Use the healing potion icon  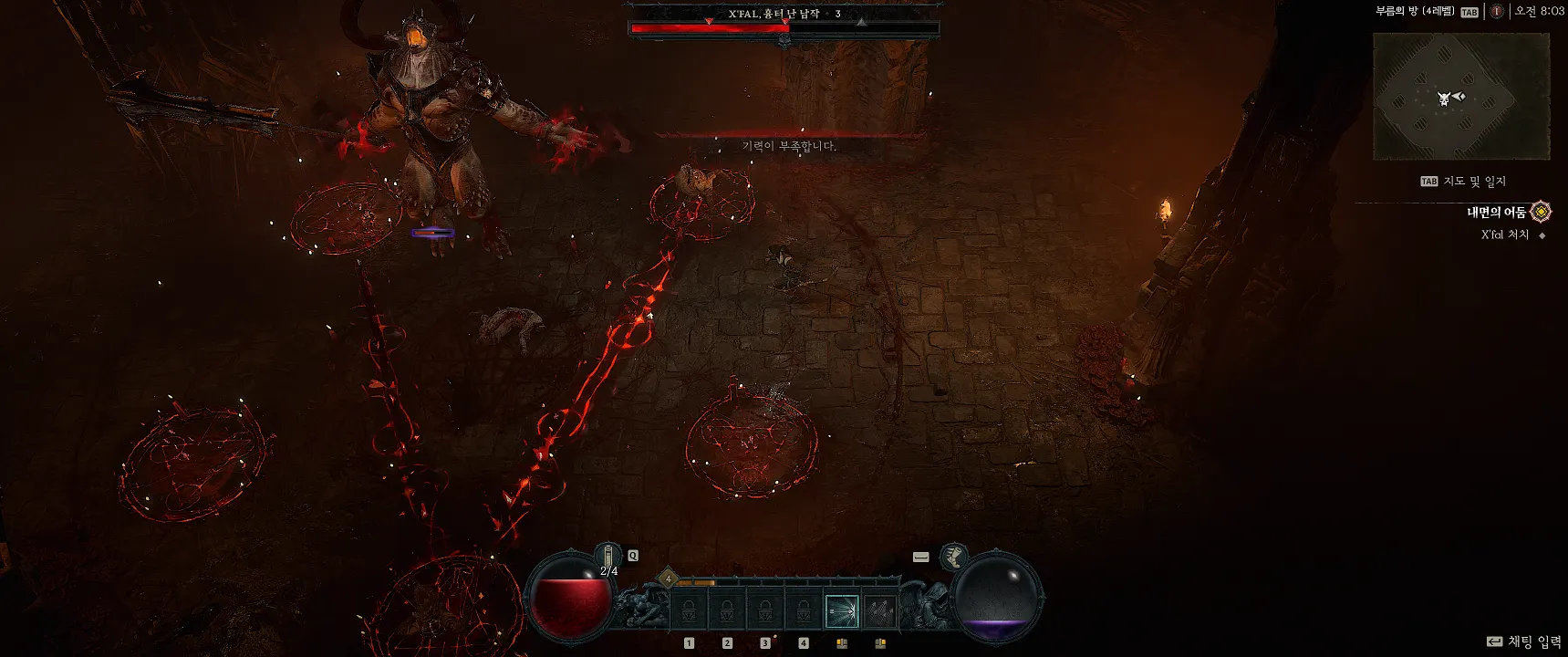point(608,555)
